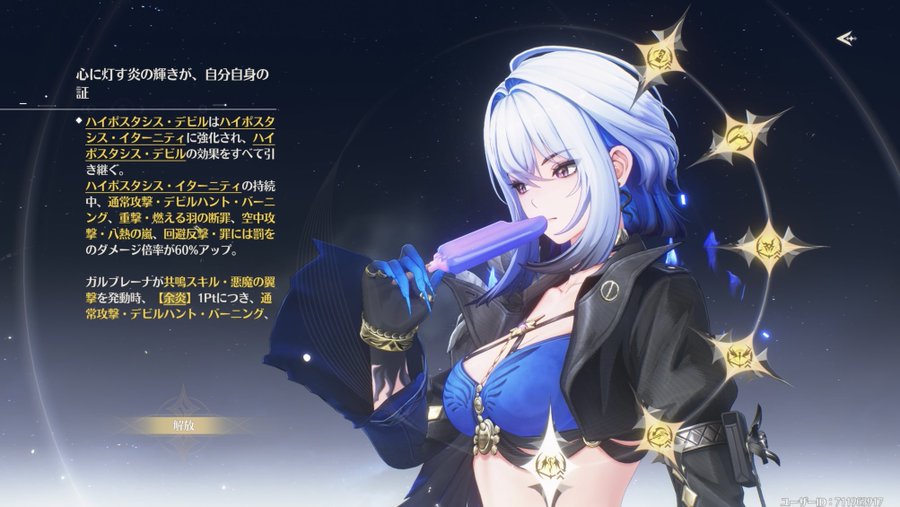This screenshot has height=507, width=900.
Task: Go back using the arrow icon
Action: (x=846, y=38)
